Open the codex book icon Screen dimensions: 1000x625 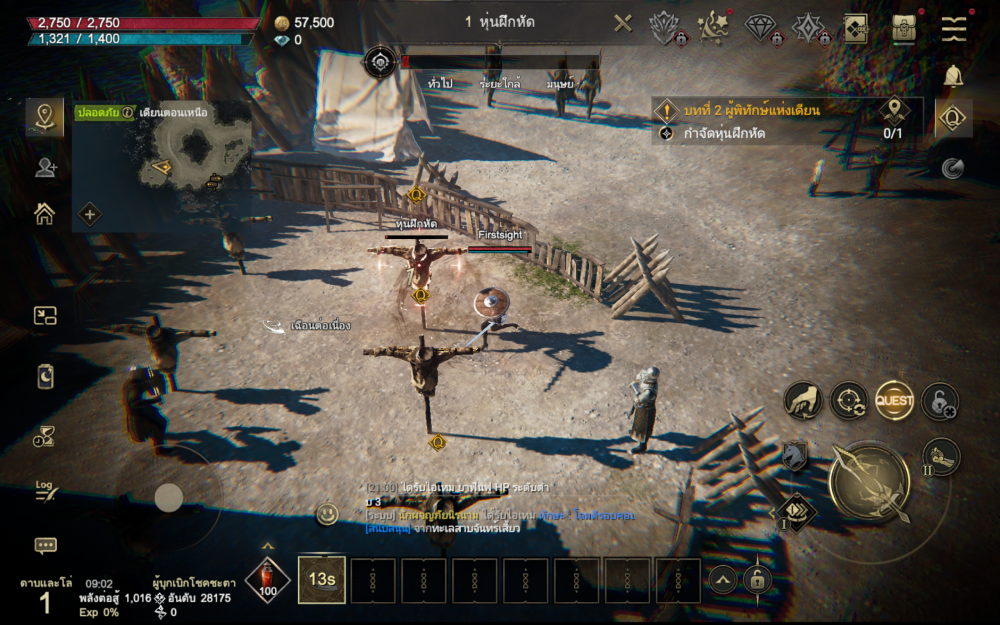pyautogui.click(x=855, y=27)
